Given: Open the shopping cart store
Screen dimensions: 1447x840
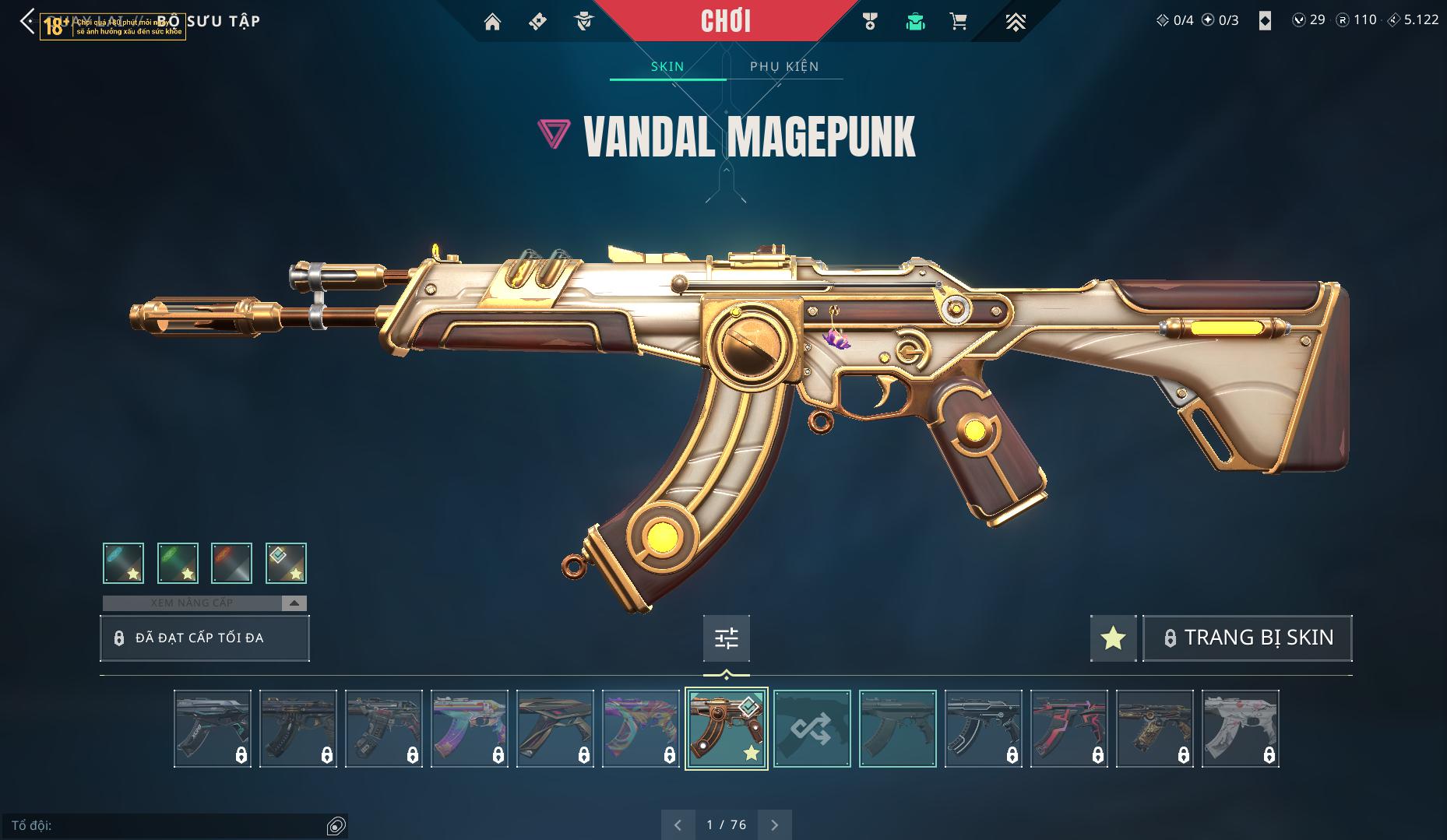Looking at the screenshot, I should pyautogui.click(x=958, y=22).
